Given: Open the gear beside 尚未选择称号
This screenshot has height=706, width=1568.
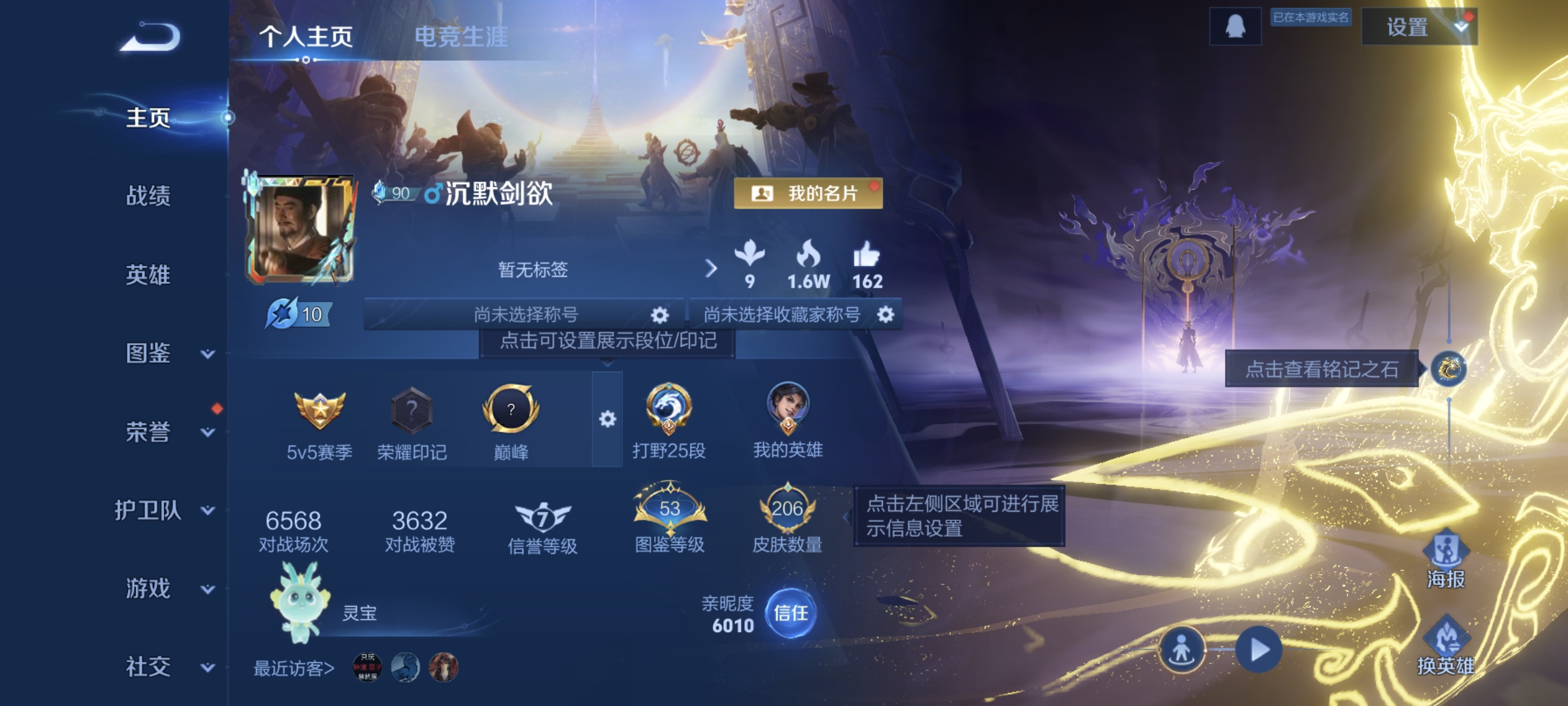Looking at the screenshot, I should (x=659, y=314).
